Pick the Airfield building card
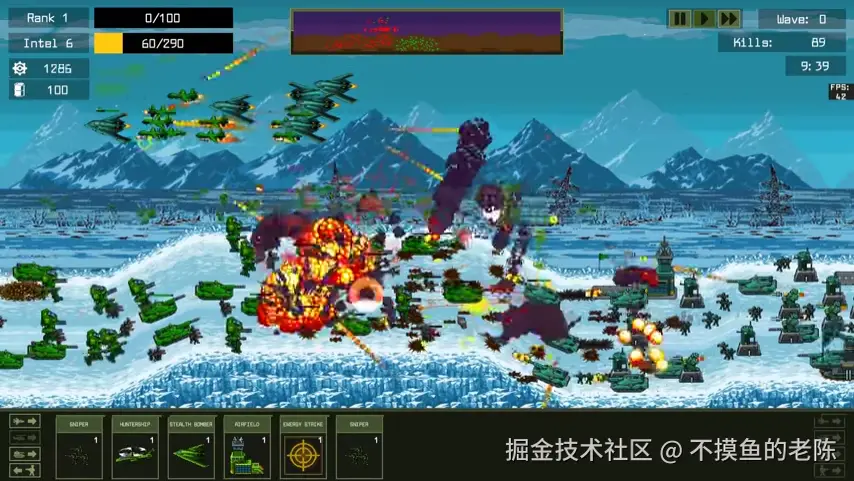 click(247, 446)
